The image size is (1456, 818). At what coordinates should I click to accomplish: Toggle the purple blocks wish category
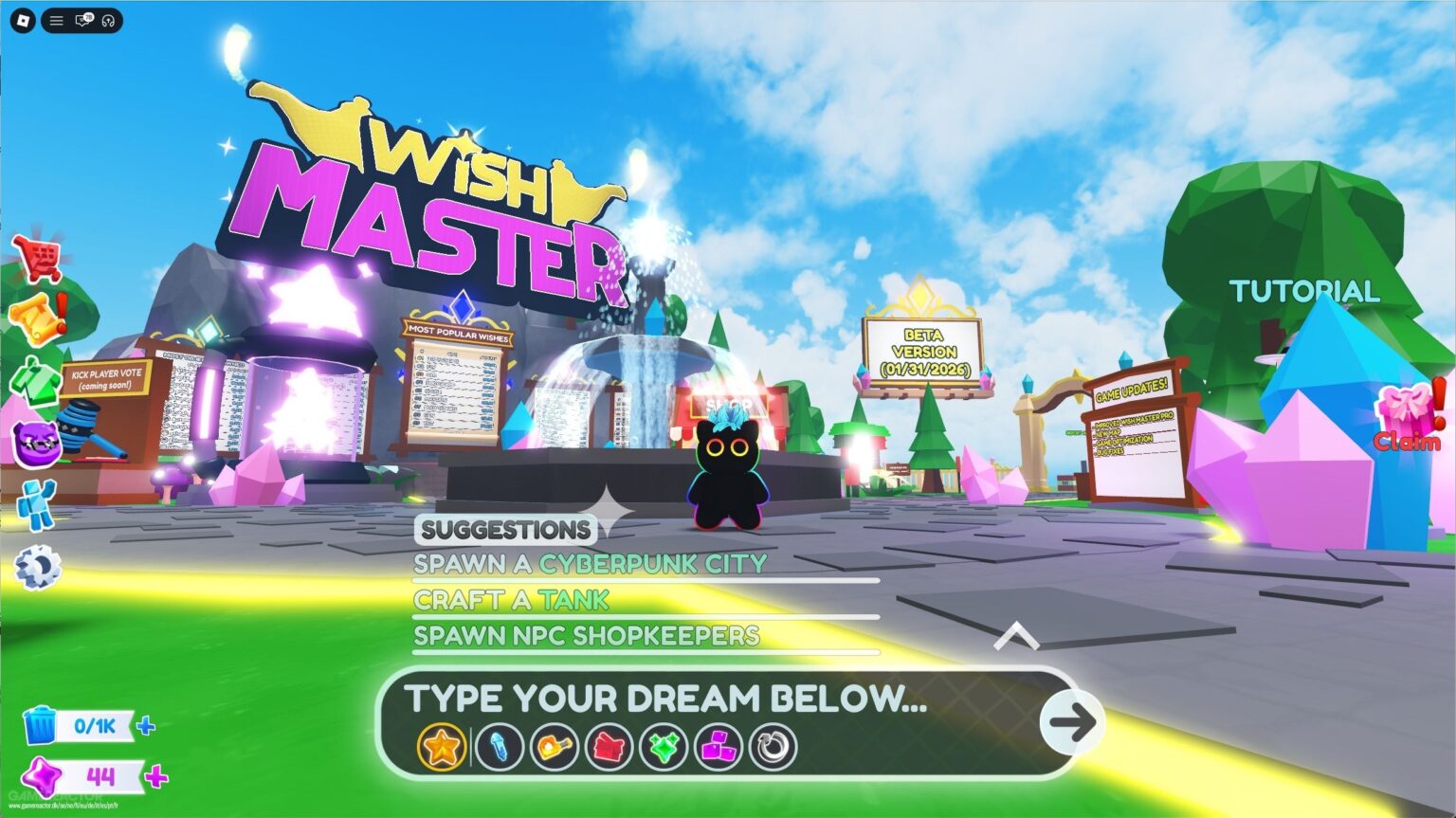(x=719, y=746)
